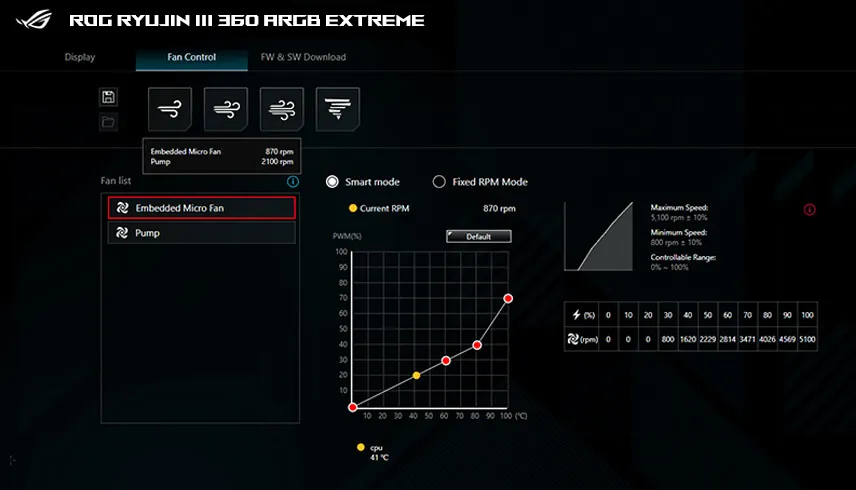Switch to the Display tab
This screenshot has height=490, width=856.
pyautogui.click(x=80, y=57)
